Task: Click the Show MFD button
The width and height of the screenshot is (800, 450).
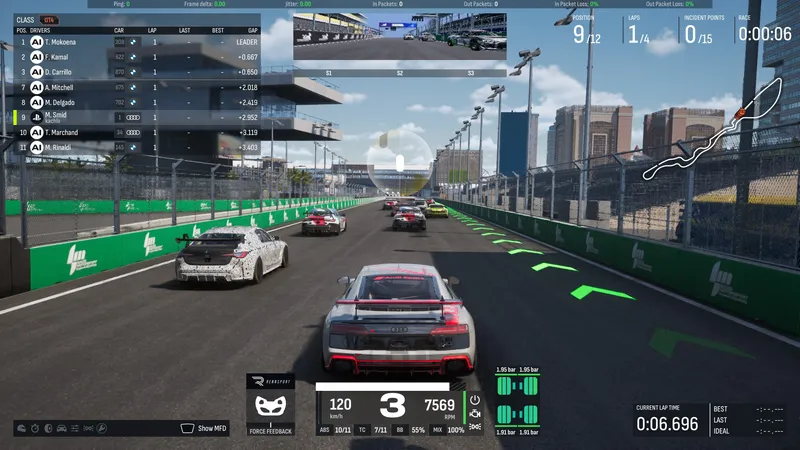Action: click(x=203, y=428)
